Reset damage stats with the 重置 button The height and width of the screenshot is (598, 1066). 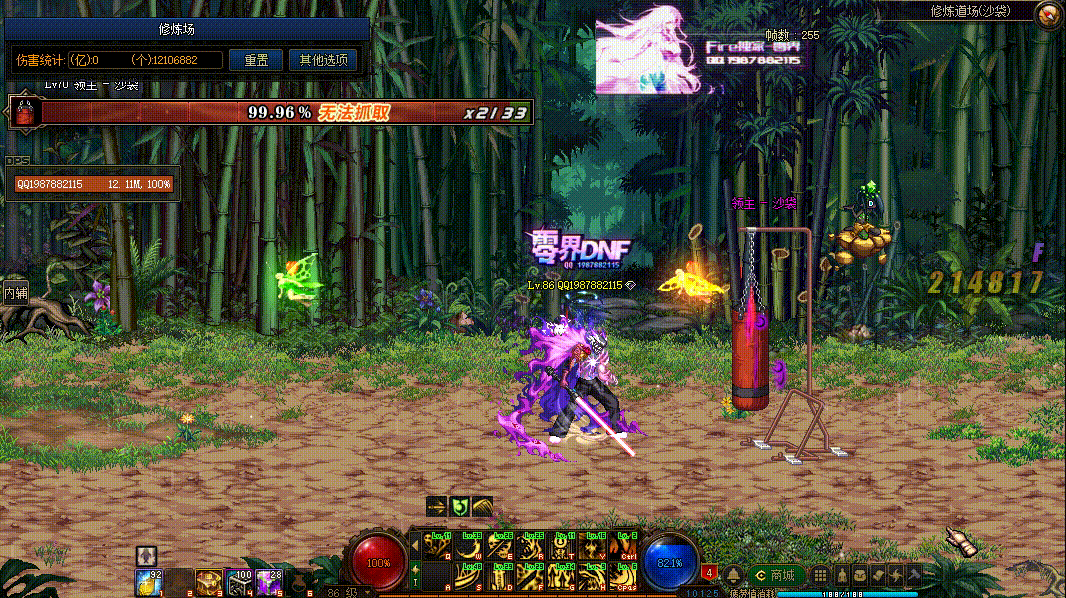pyautogui.click(x=256, y=60)
